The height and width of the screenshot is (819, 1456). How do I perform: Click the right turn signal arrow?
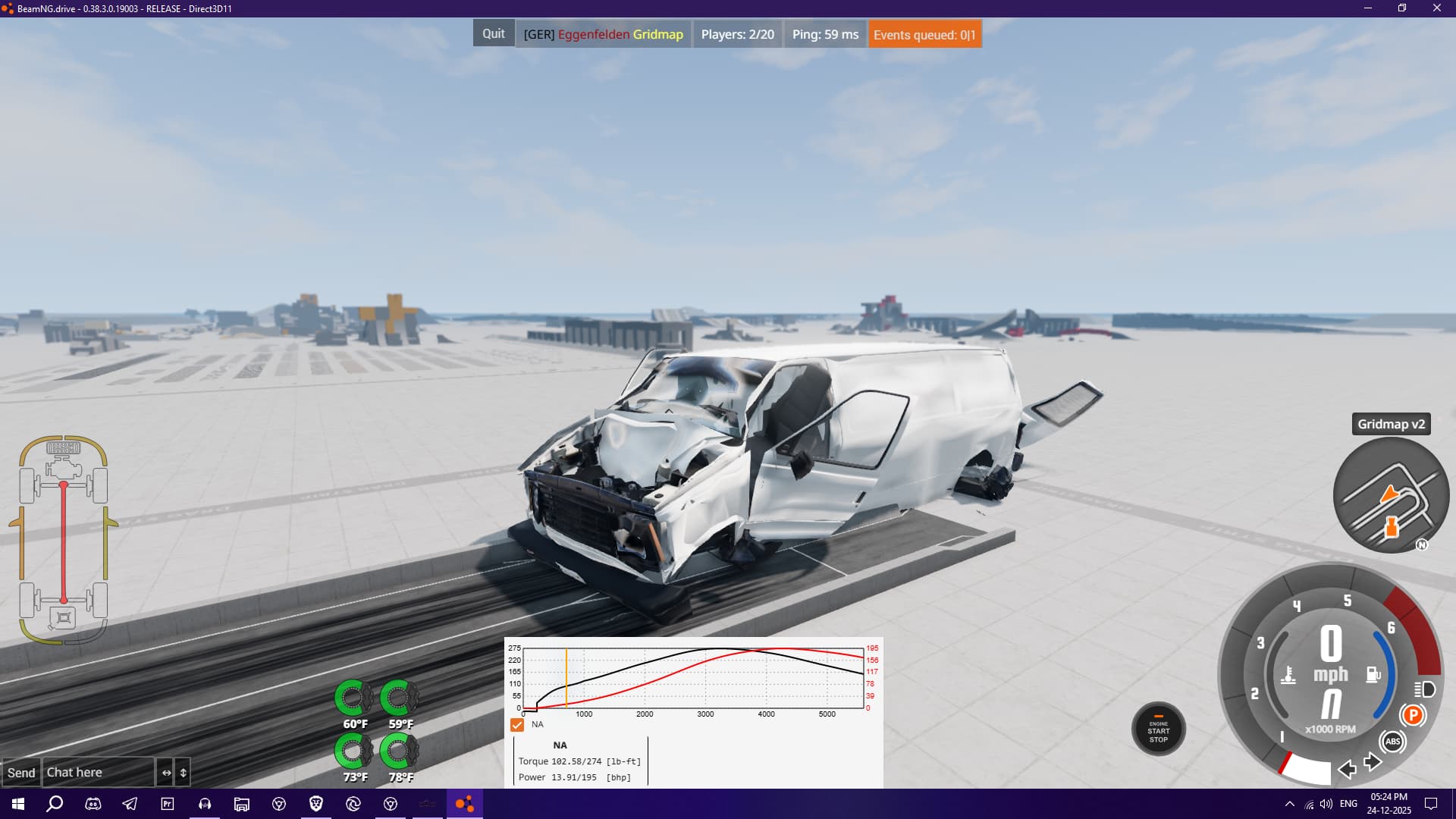pos(1372,761)
